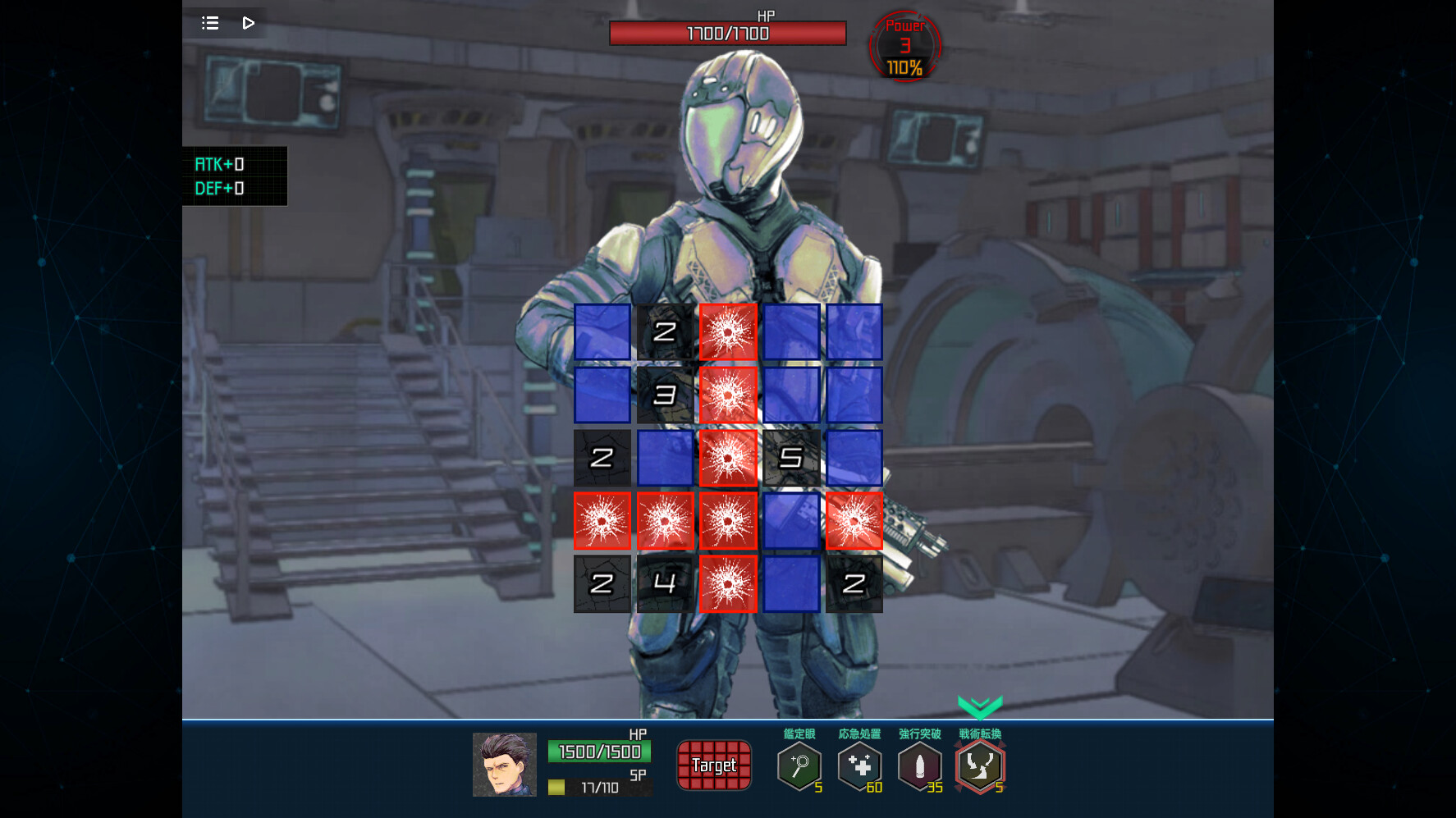Toggle the blue tile beside the 5 tile
Image resolution: width=1456 pixels, height=818 pixels.
coord(854,458)
